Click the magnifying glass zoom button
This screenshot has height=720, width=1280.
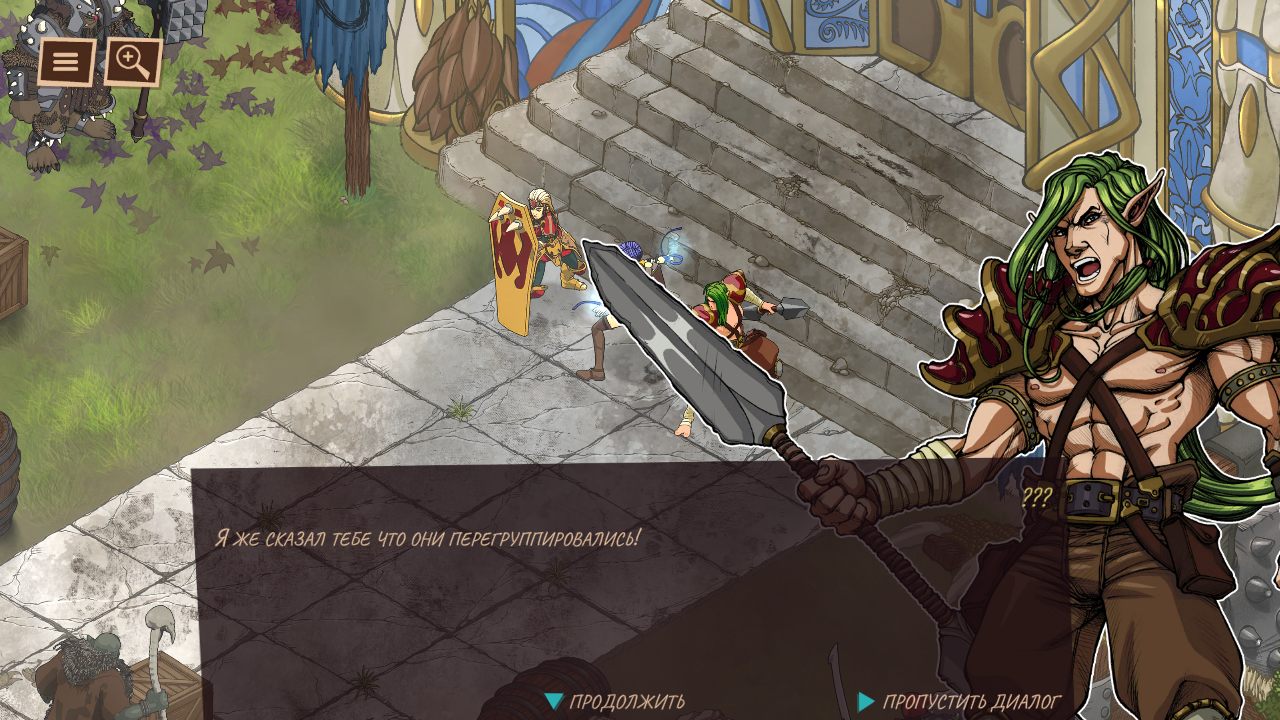pyautogui.click(x=133, y=63)
